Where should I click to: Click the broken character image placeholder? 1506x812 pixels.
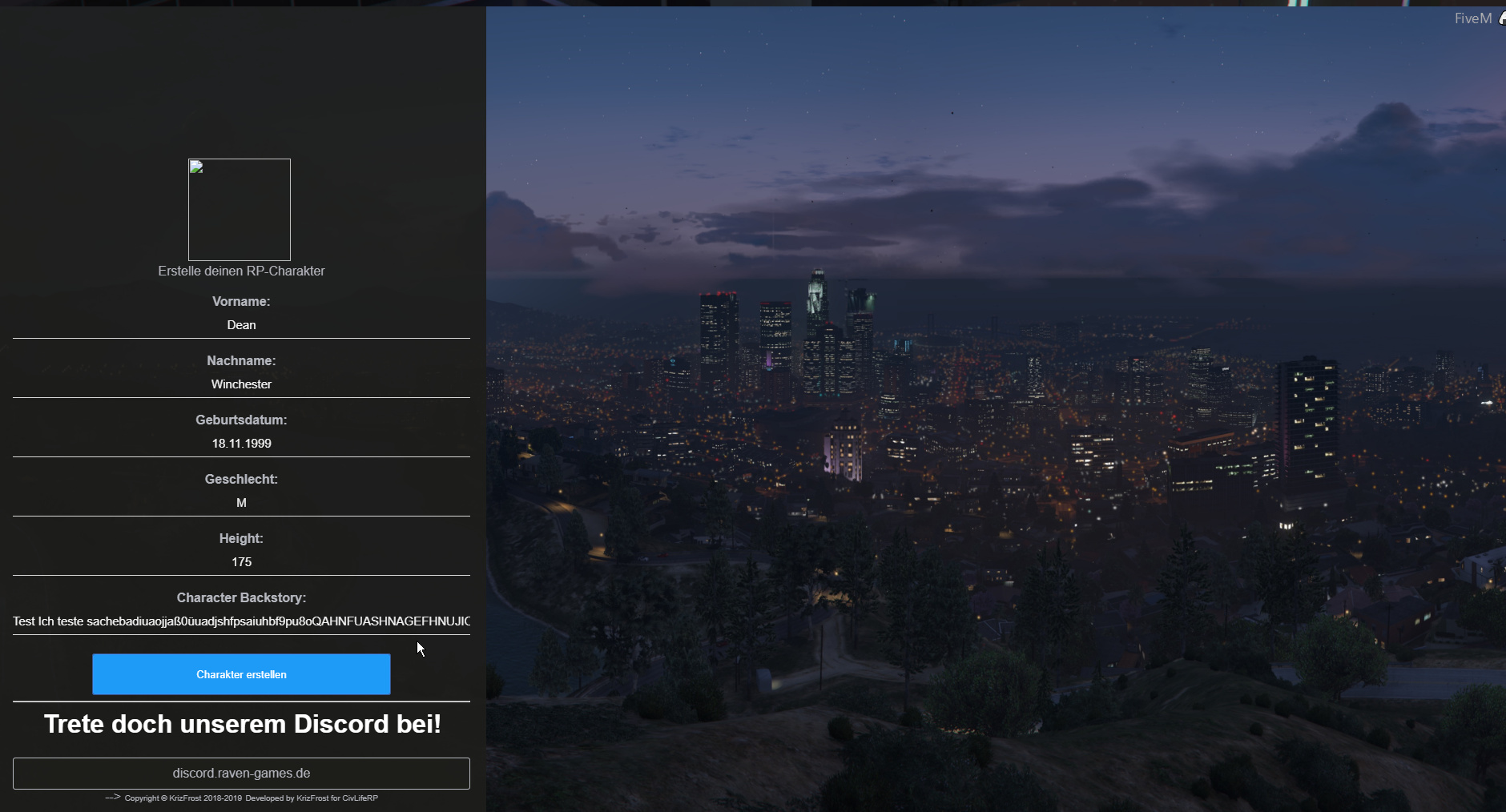coord(239,209)
